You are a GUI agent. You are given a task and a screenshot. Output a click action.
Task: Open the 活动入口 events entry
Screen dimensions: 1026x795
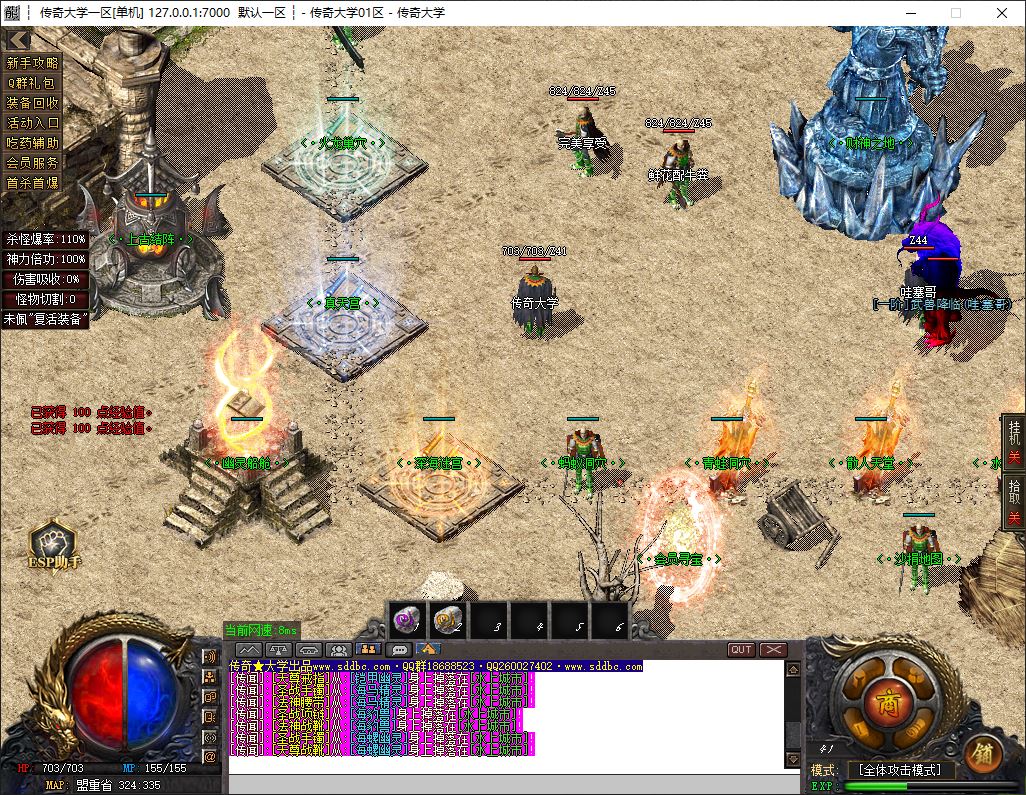tap(33, 123)
